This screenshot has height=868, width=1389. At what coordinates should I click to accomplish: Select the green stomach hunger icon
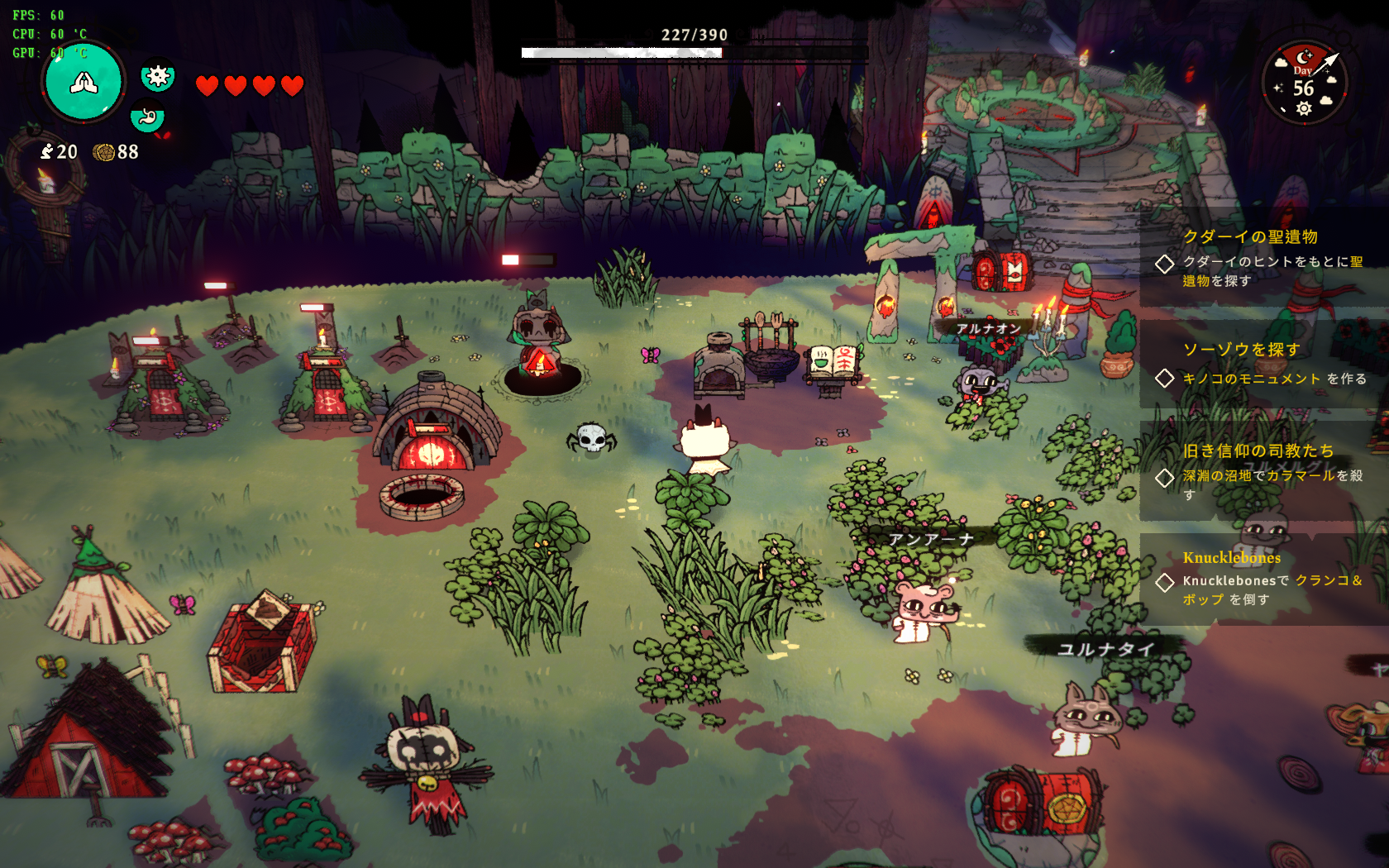(147, 117)
